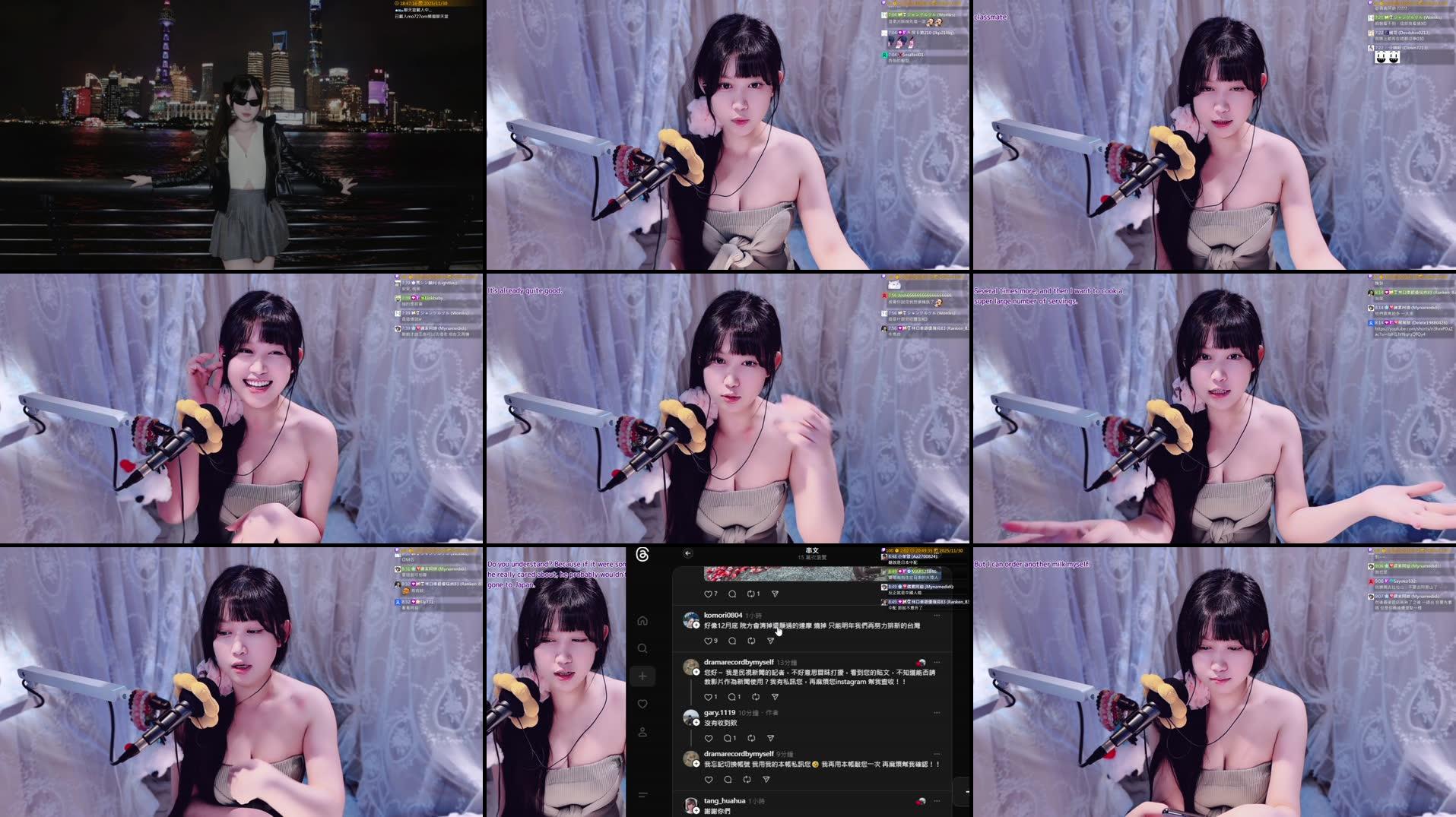Viewport: 1456px width, 817px height.
Task: Follow komori0804 via the avatar plus badge
Action: point(696,625)
